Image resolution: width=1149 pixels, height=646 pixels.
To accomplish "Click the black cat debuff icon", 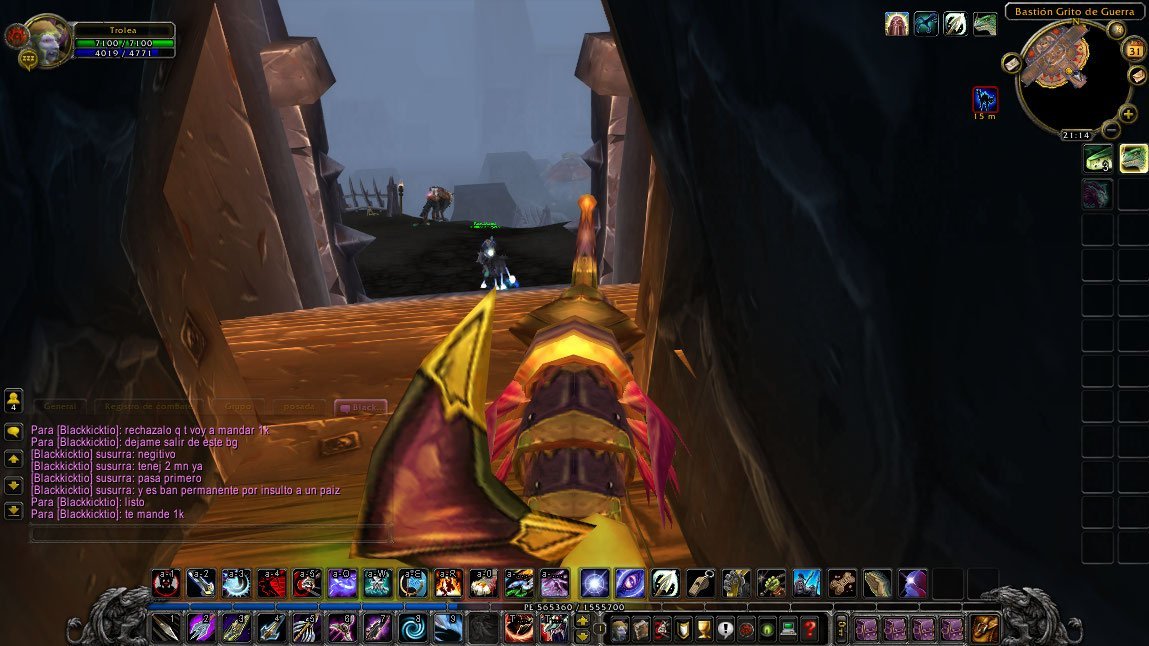I will pyautogui.click(x=985, y=99).
